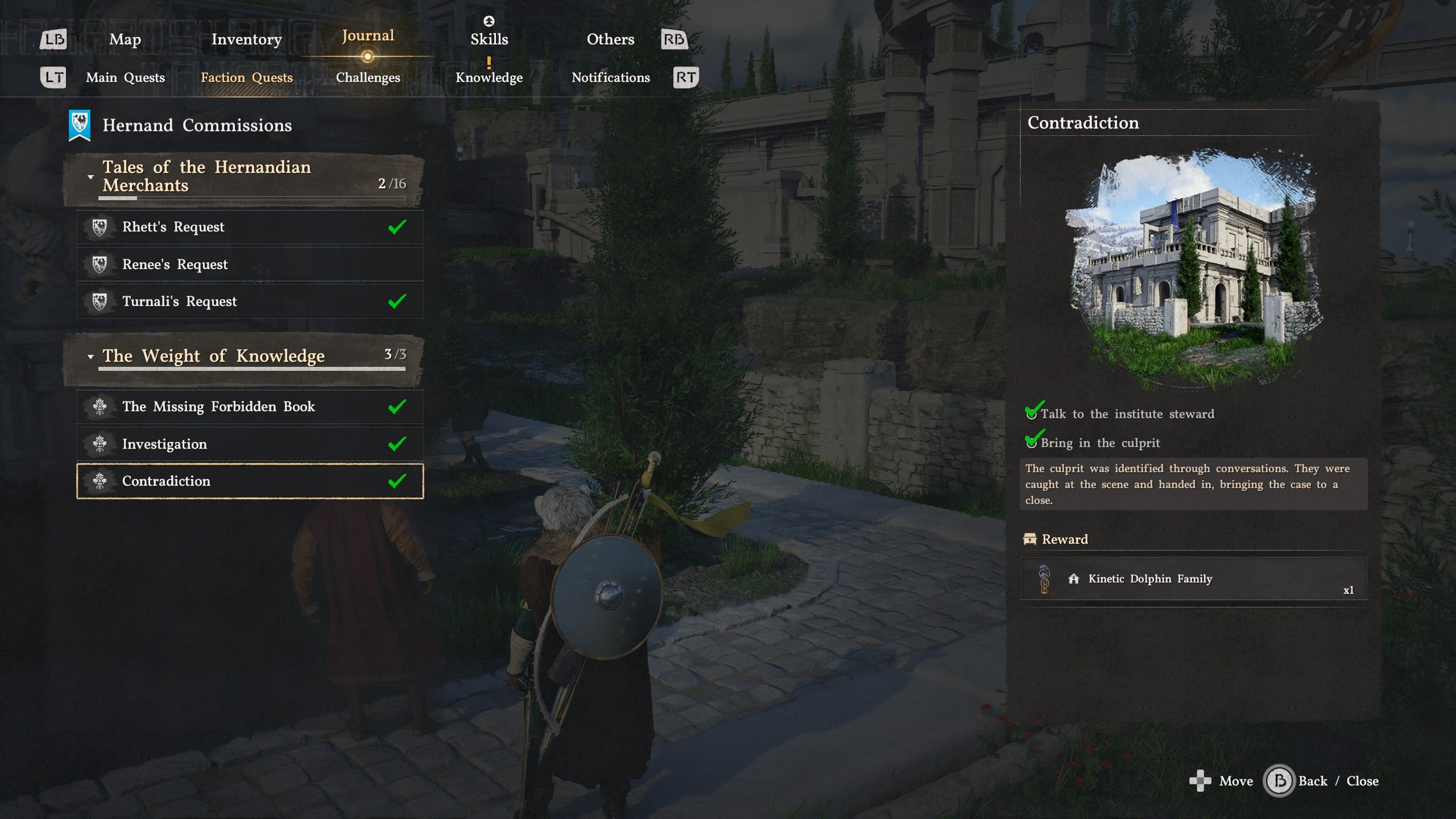This screenshot has height=819, width=1456.
Task: Collapse The Weight of Knowledge group
Action: pos(90,357)
